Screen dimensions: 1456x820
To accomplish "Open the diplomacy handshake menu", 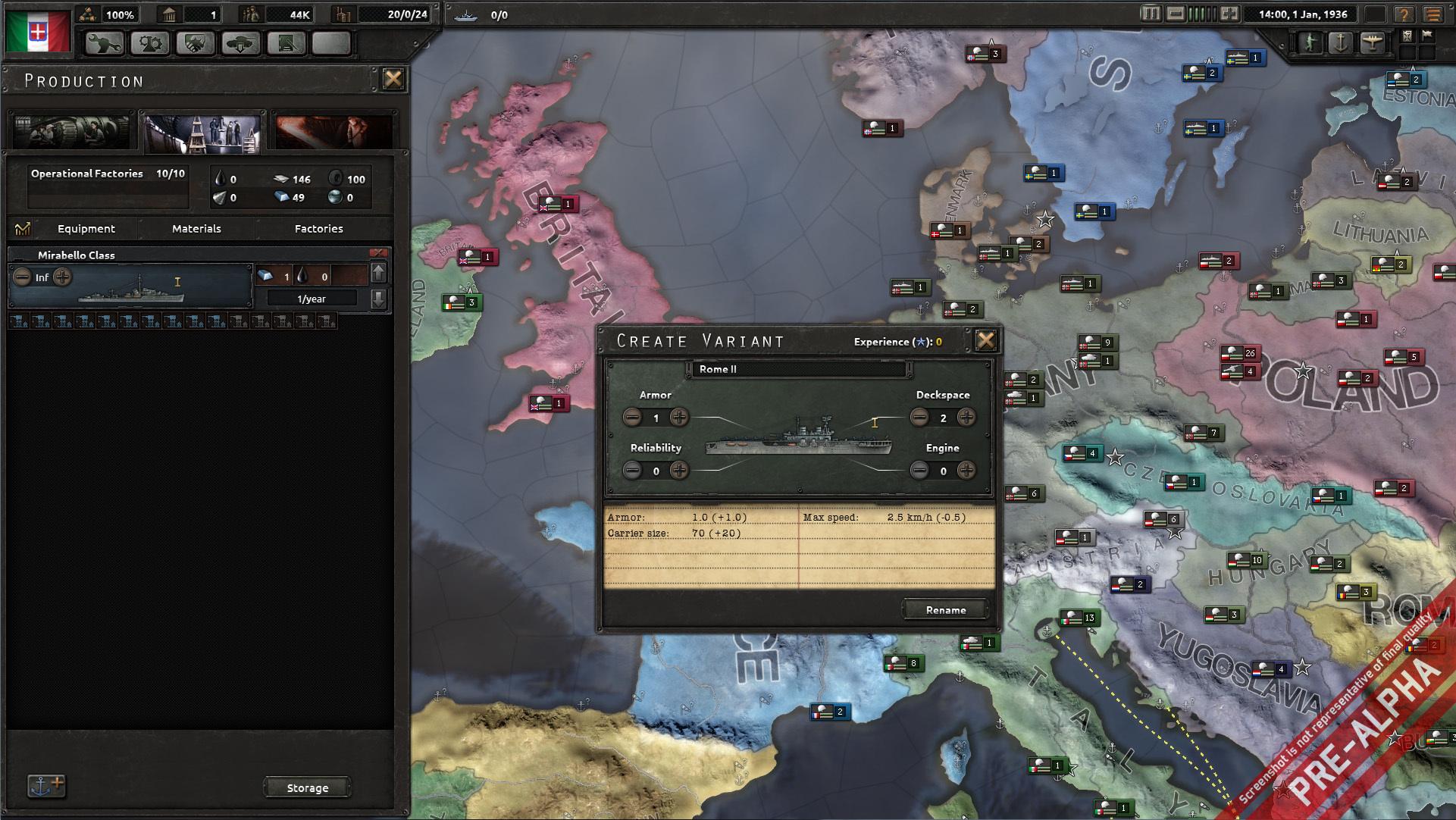I will coord(195,44).
